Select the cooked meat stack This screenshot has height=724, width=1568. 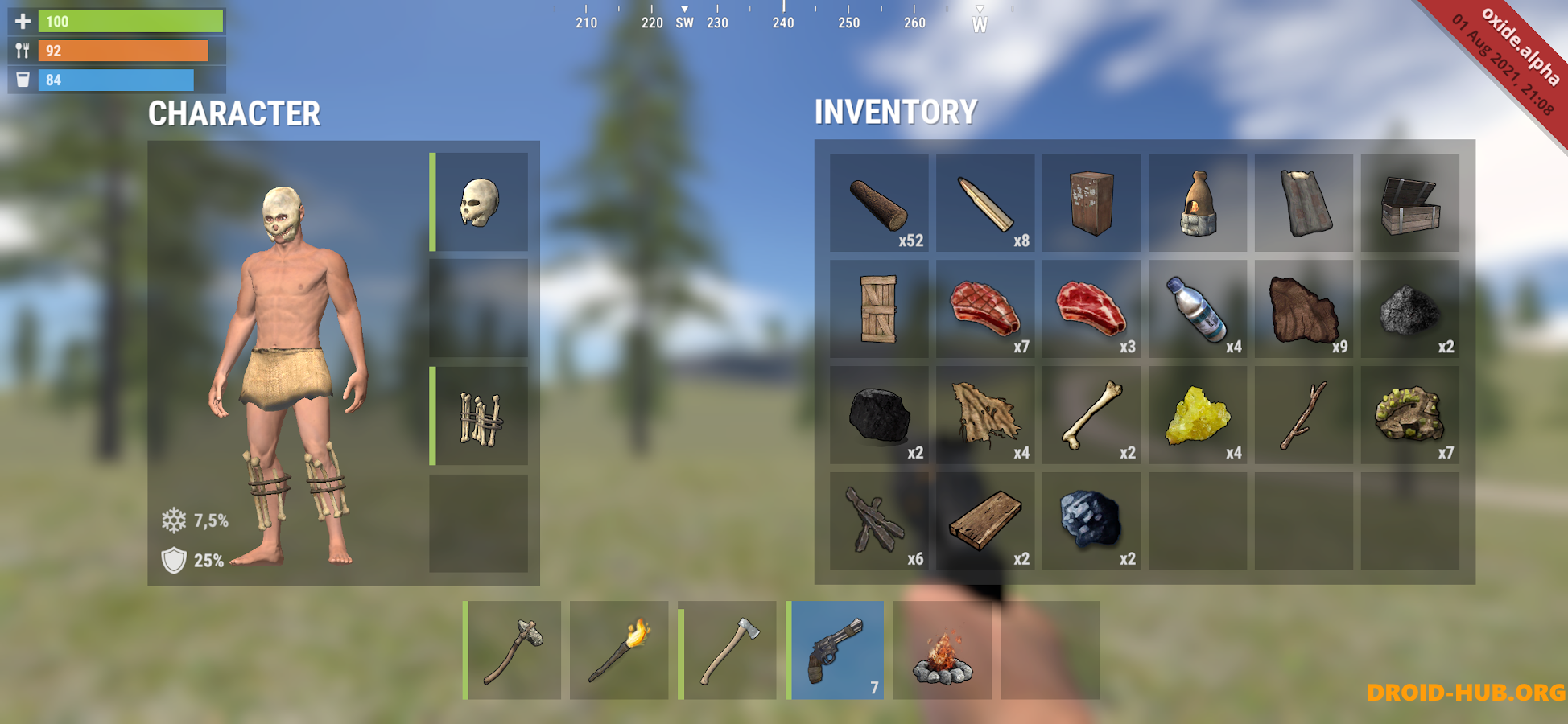985,310
